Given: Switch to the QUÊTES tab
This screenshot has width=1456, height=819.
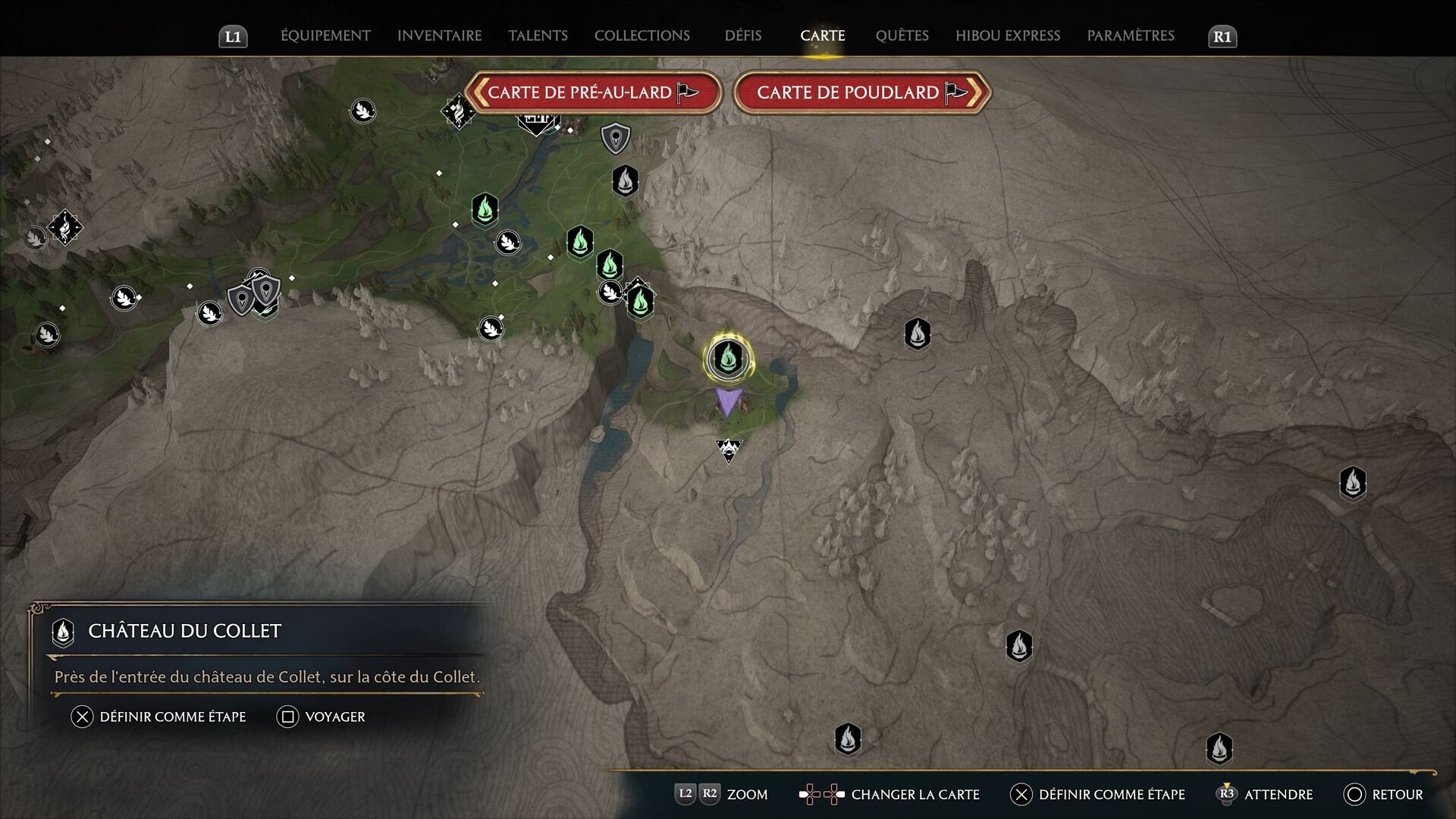Looking at the screenshot, I should click(902, 35).
